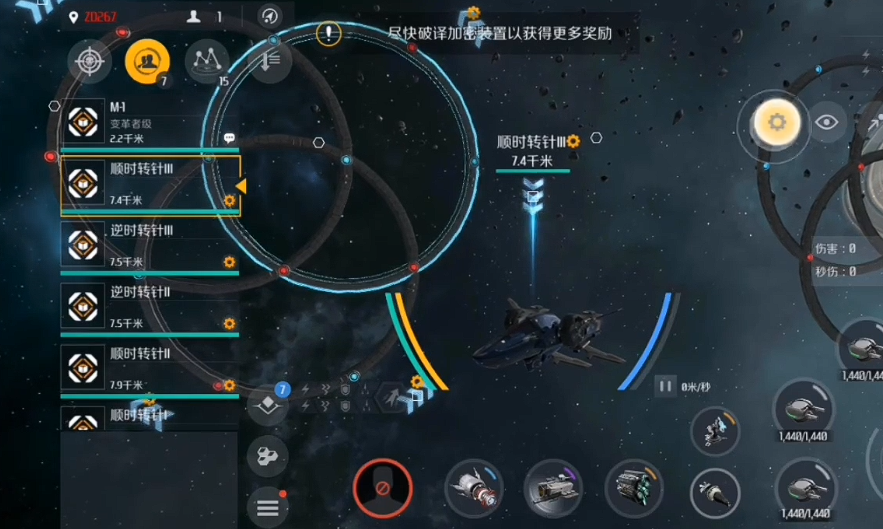Toggle the eye view button
This screenshot has height=529, width=883.
pyautogui.click(x=826, y=122)
